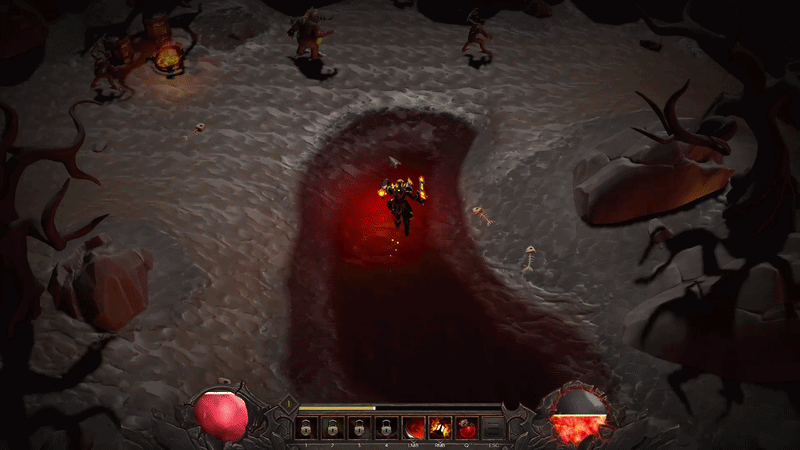The height and width of the screenshot is (450, 800).
Task: Use the fiery claw strike skill
Action: point(440,429)
